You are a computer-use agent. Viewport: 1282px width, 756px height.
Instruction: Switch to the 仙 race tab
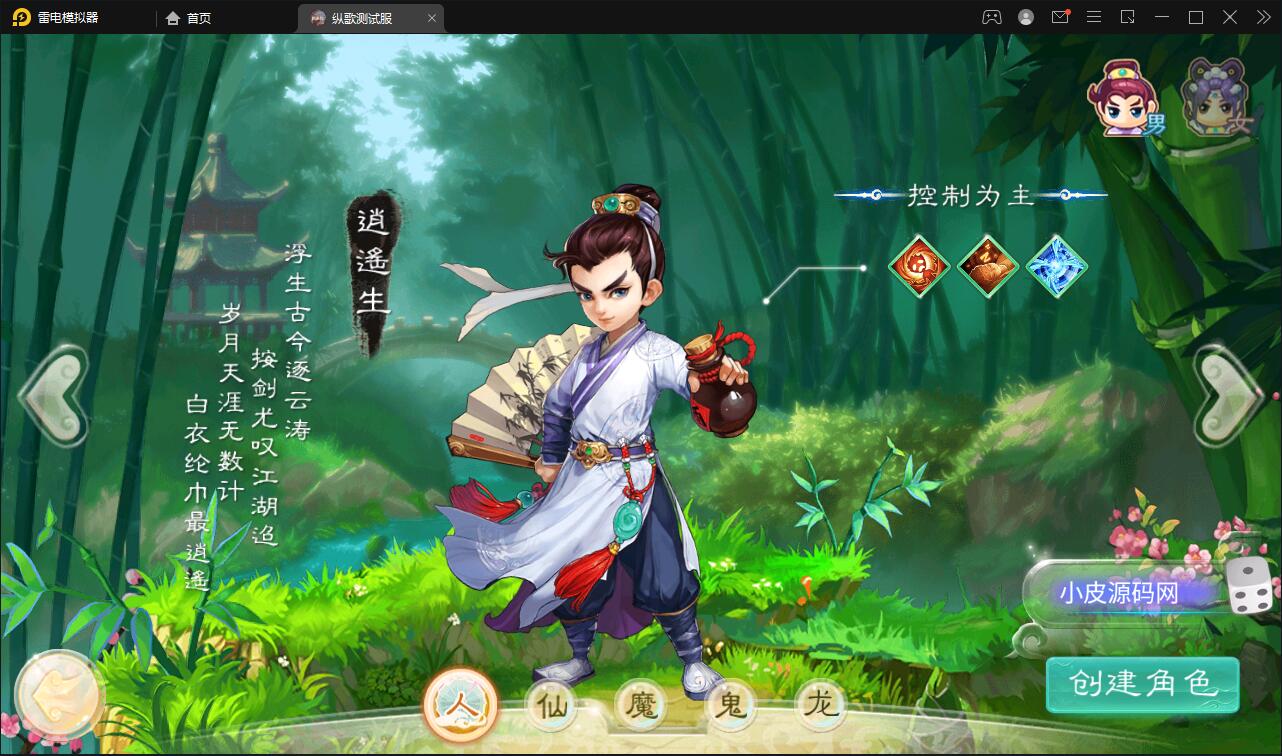pos(552,705)
